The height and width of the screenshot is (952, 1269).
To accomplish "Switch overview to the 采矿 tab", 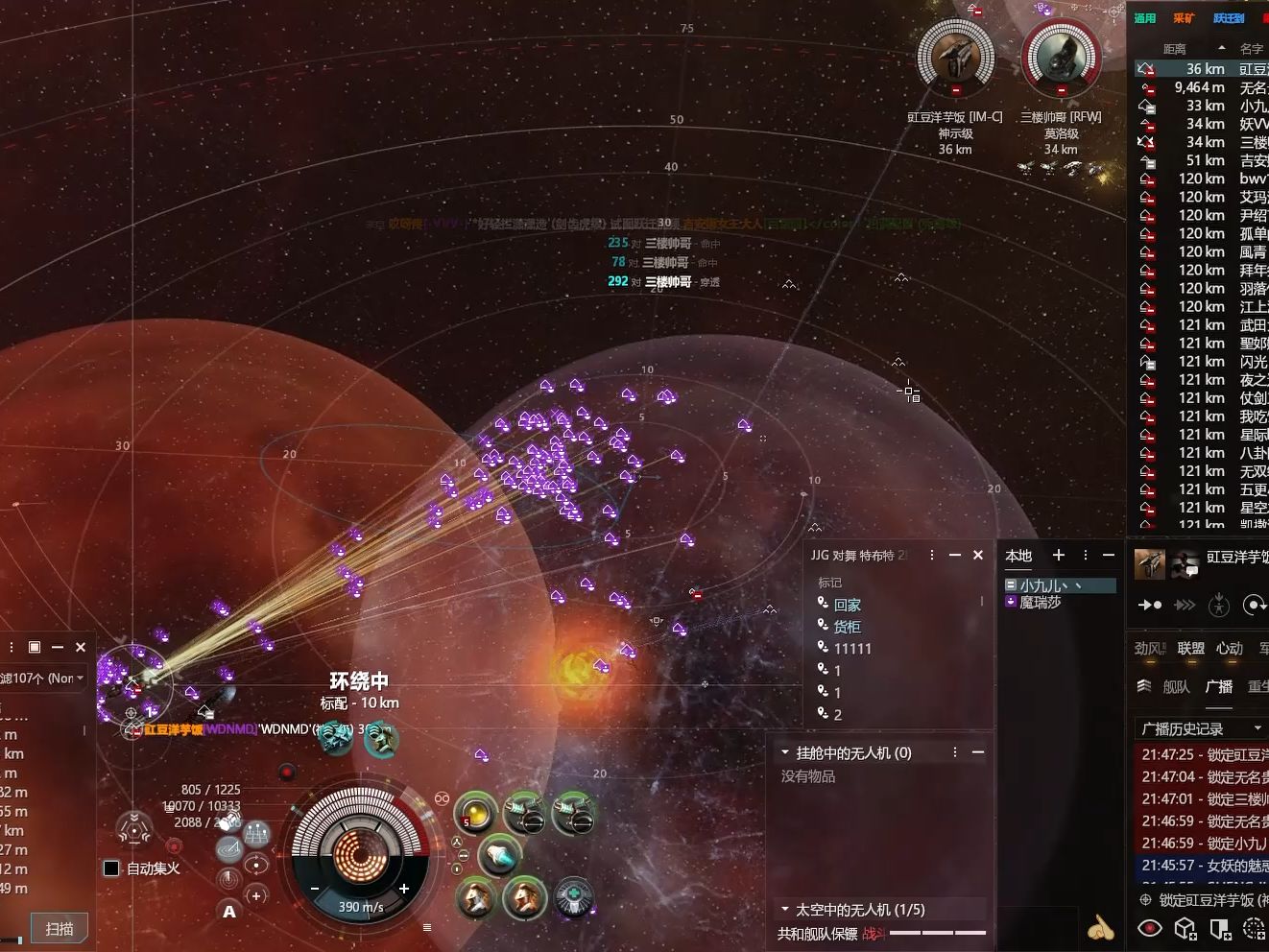I will coord(1184,18).
